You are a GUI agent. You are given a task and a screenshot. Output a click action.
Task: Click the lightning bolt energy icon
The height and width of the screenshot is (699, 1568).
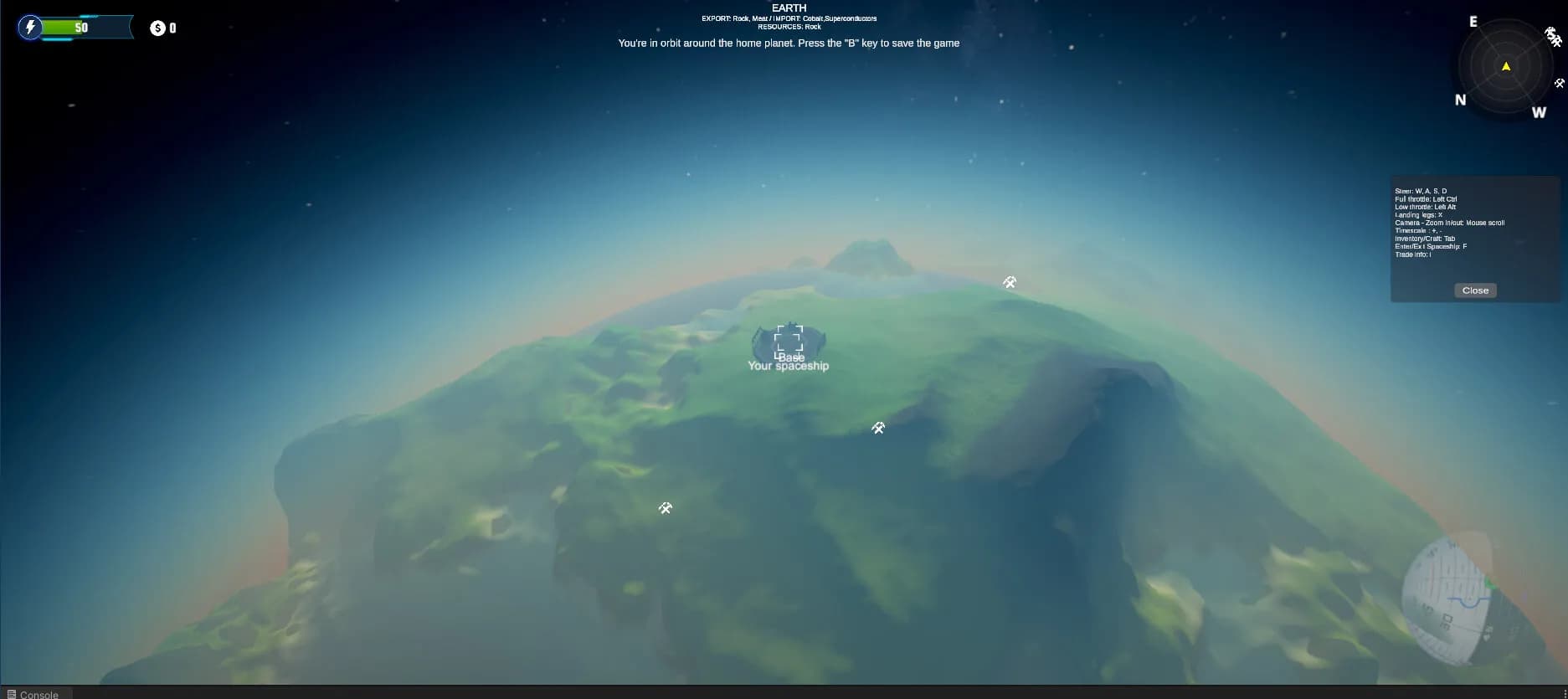[31, 27]
